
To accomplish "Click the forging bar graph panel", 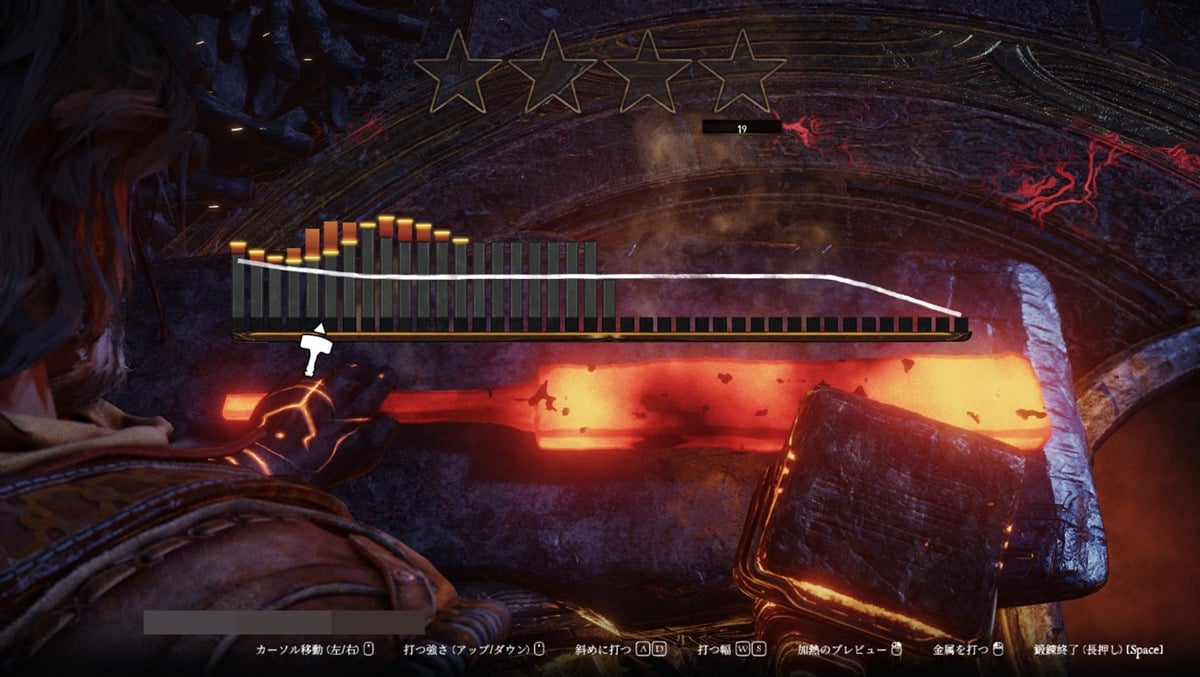I will (x=600, y=285).
